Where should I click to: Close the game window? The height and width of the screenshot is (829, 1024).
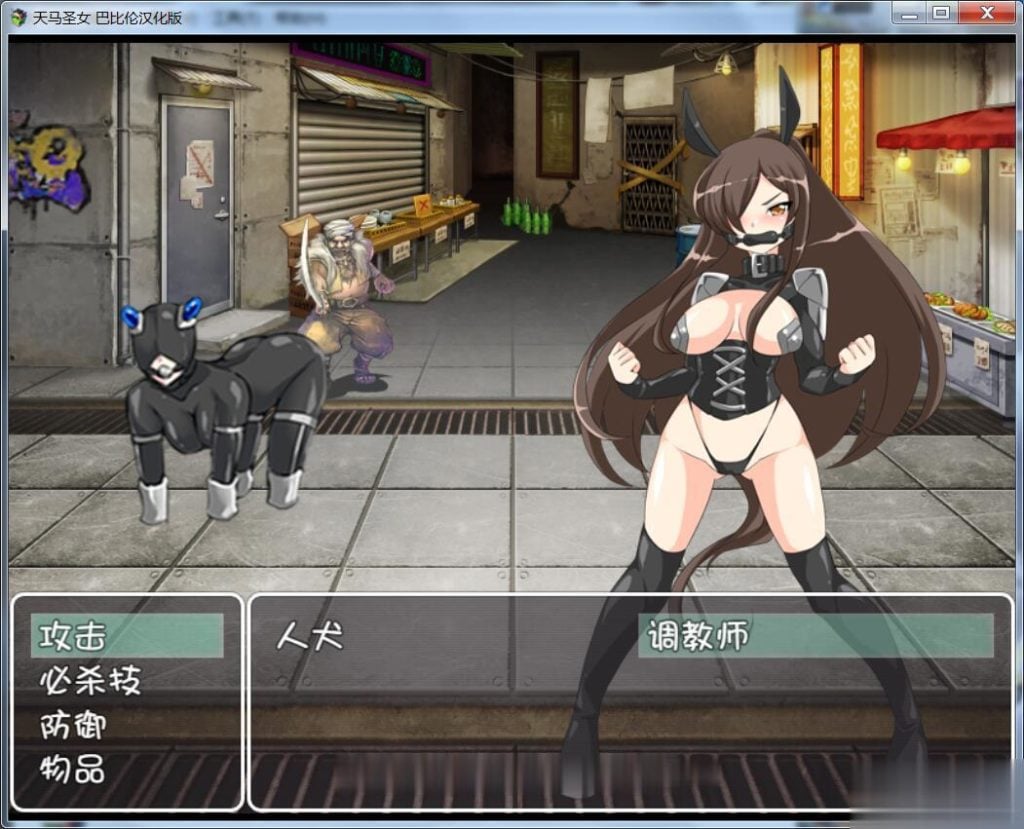988,13
